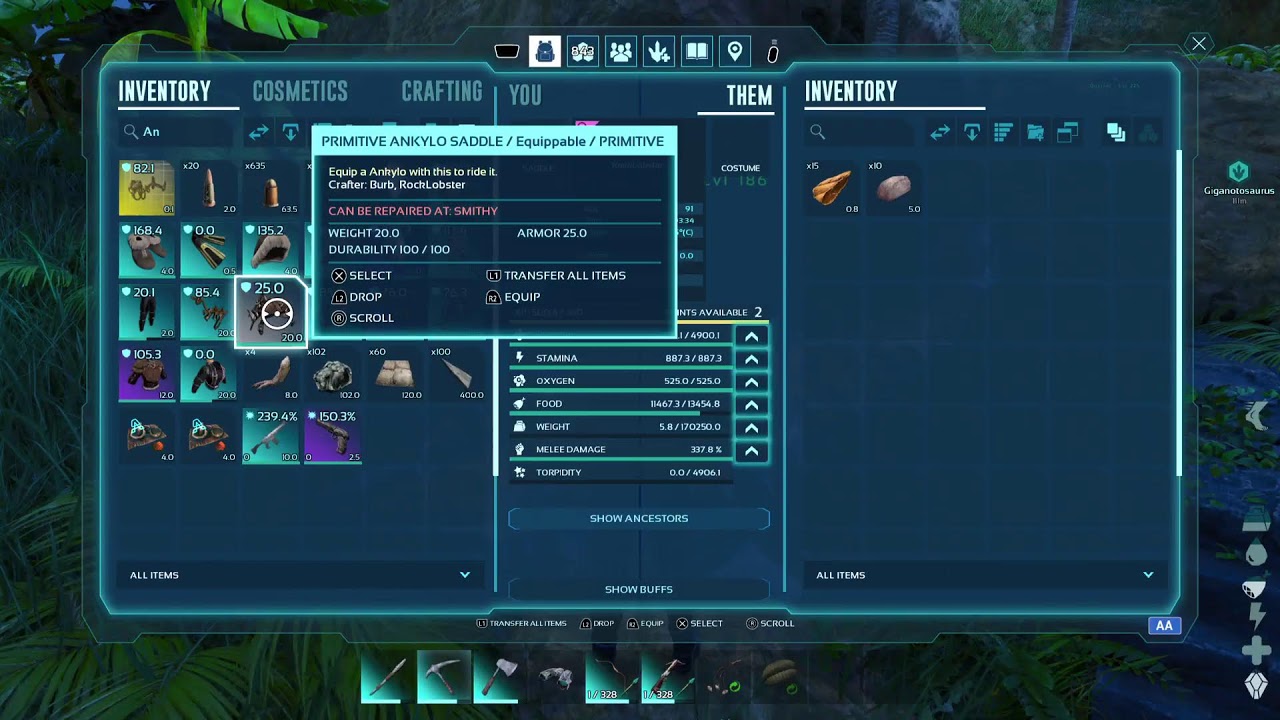Image resolution: width=1280 pixels, height=720 pixels.
Task: Increase the Stamina stat
Action: coord(751,359)
